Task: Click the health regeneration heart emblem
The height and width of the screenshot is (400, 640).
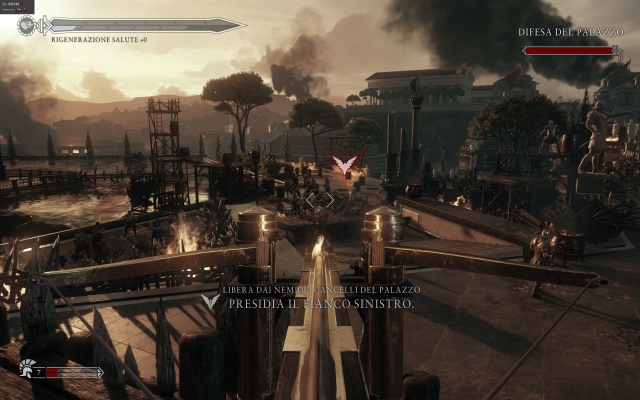Action: [27, 25]
